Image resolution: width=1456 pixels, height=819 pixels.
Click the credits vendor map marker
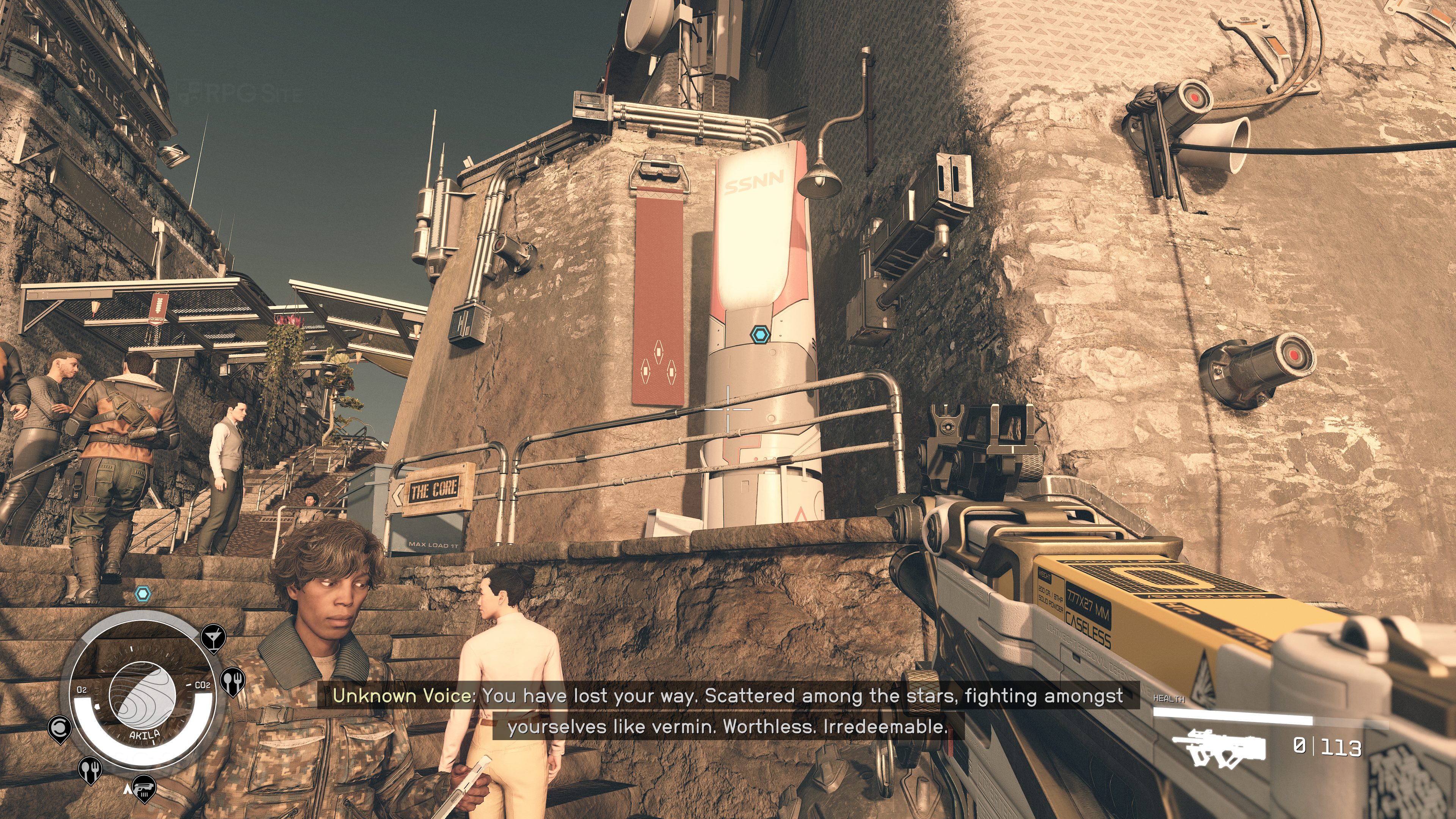pos(60,728)
